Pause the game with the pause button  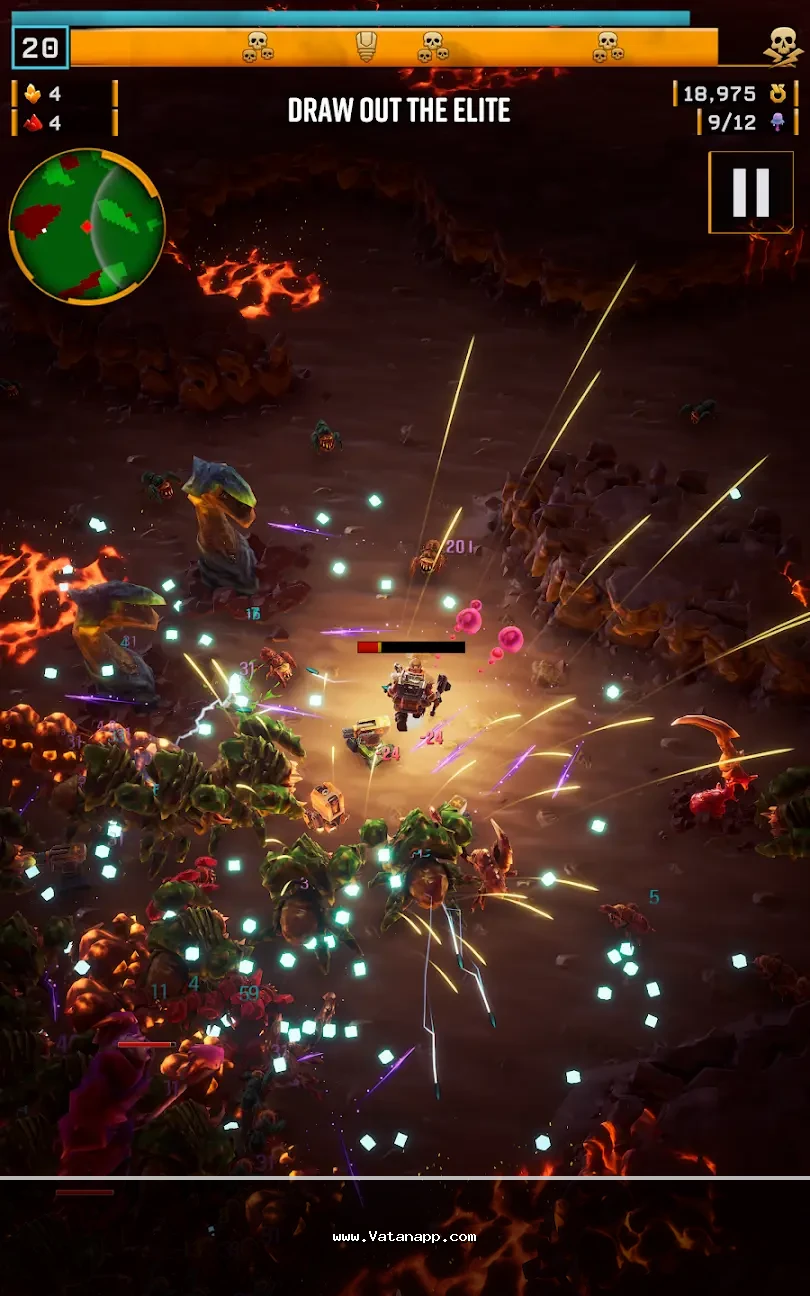751,192
